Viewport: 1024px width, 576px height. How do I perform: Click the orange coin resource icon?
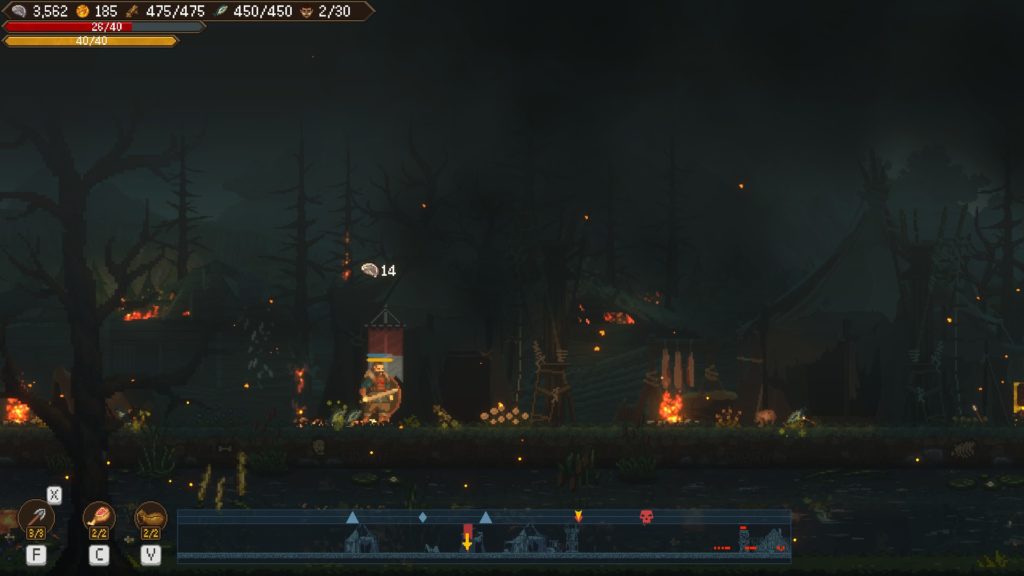point(83,11)
